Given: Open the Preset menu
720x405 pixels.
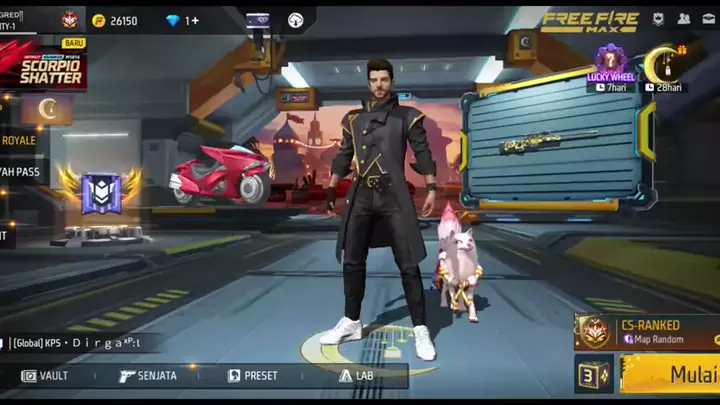Looking at the screenshot, I should pos(254,376).
